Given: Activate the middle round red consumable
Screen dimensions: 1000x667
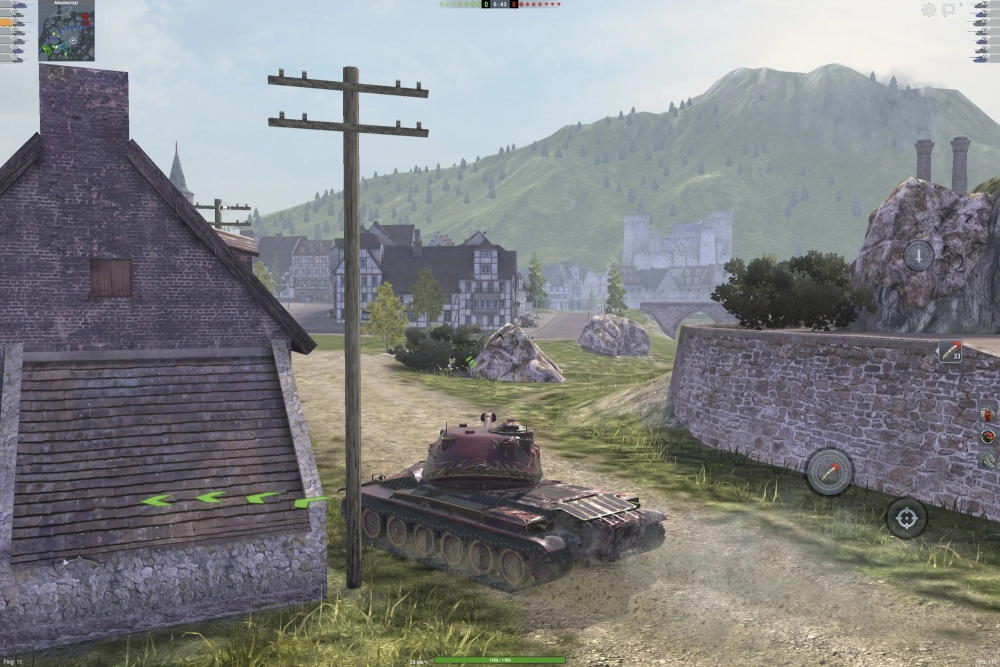Looking at the screenshot, I should click(987, 437).
